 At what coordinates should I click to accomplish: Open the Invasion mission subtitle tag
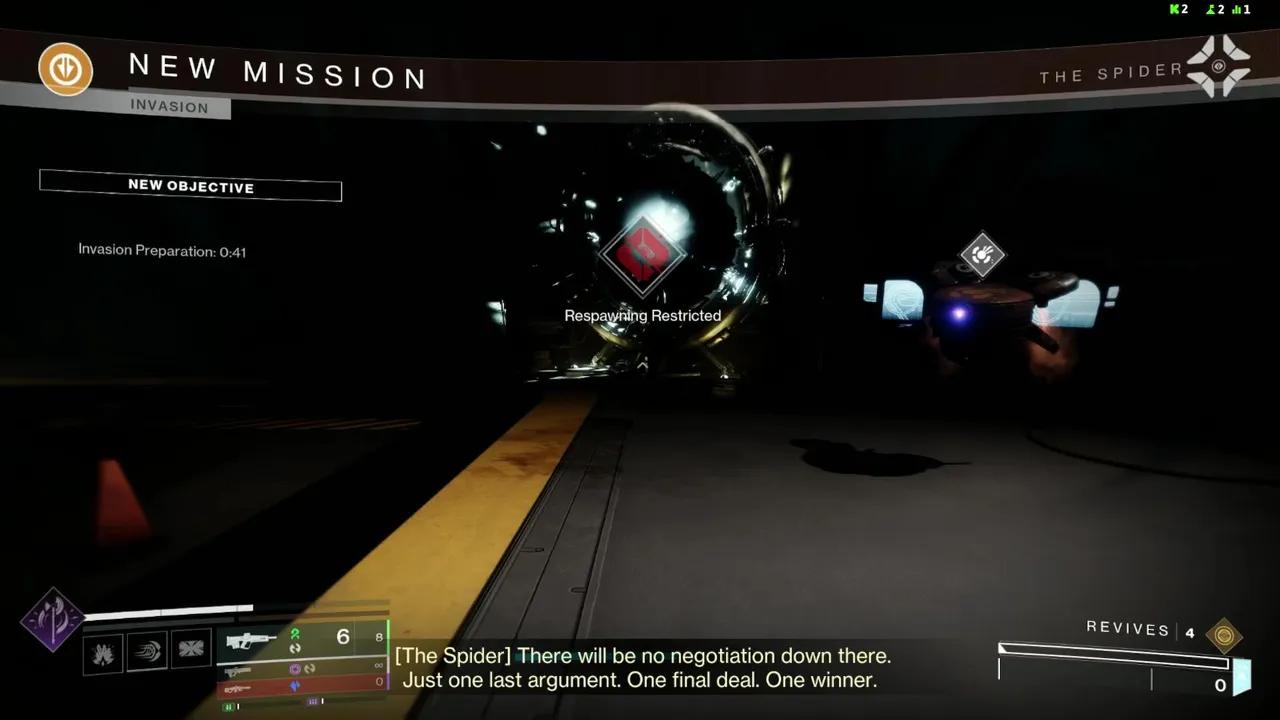(169, 107)
